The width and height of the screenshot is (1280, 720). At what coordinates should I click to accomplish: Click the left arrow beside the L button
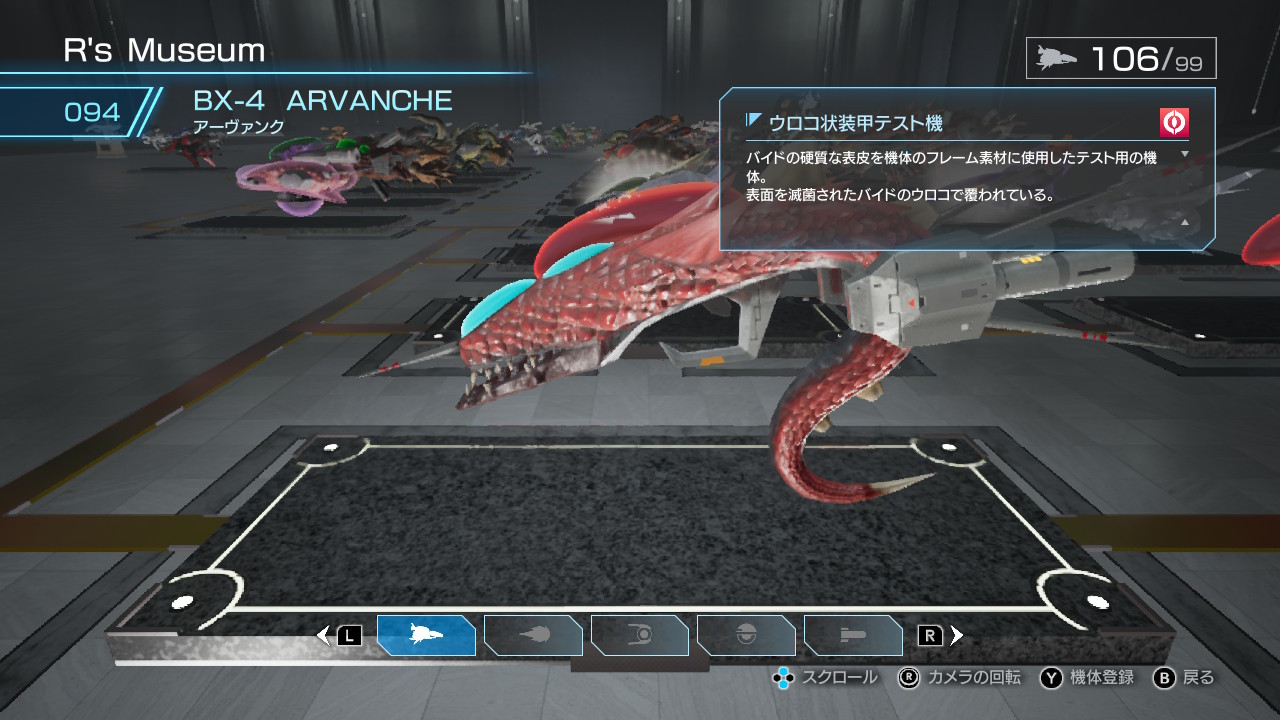[322, 634]
